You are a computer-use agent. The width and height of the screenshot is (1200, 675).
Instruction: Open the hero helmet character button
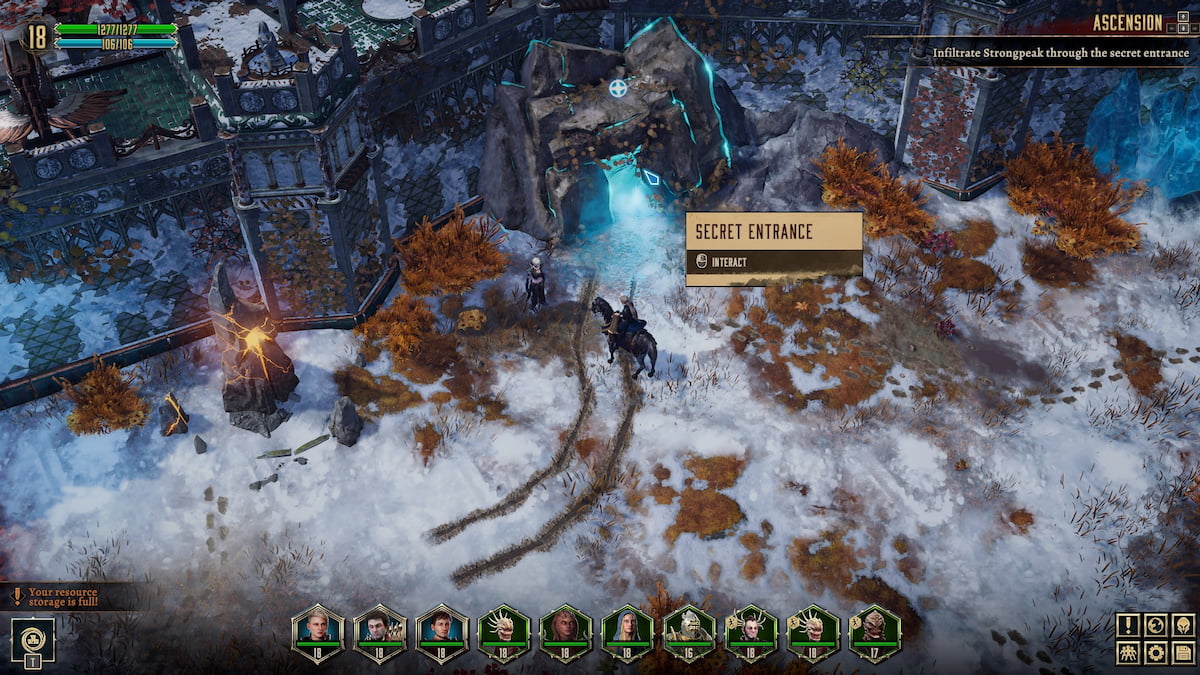click(x=1183, y=626)
